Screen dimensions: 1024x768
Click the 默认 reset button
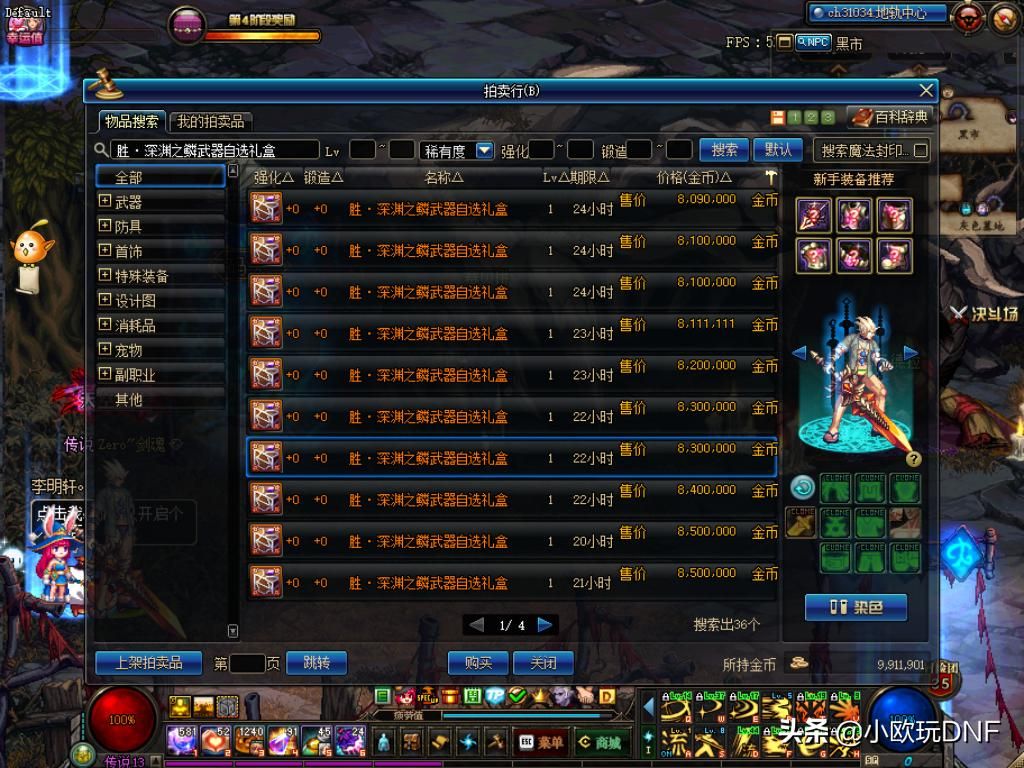[x=777, y=150]
